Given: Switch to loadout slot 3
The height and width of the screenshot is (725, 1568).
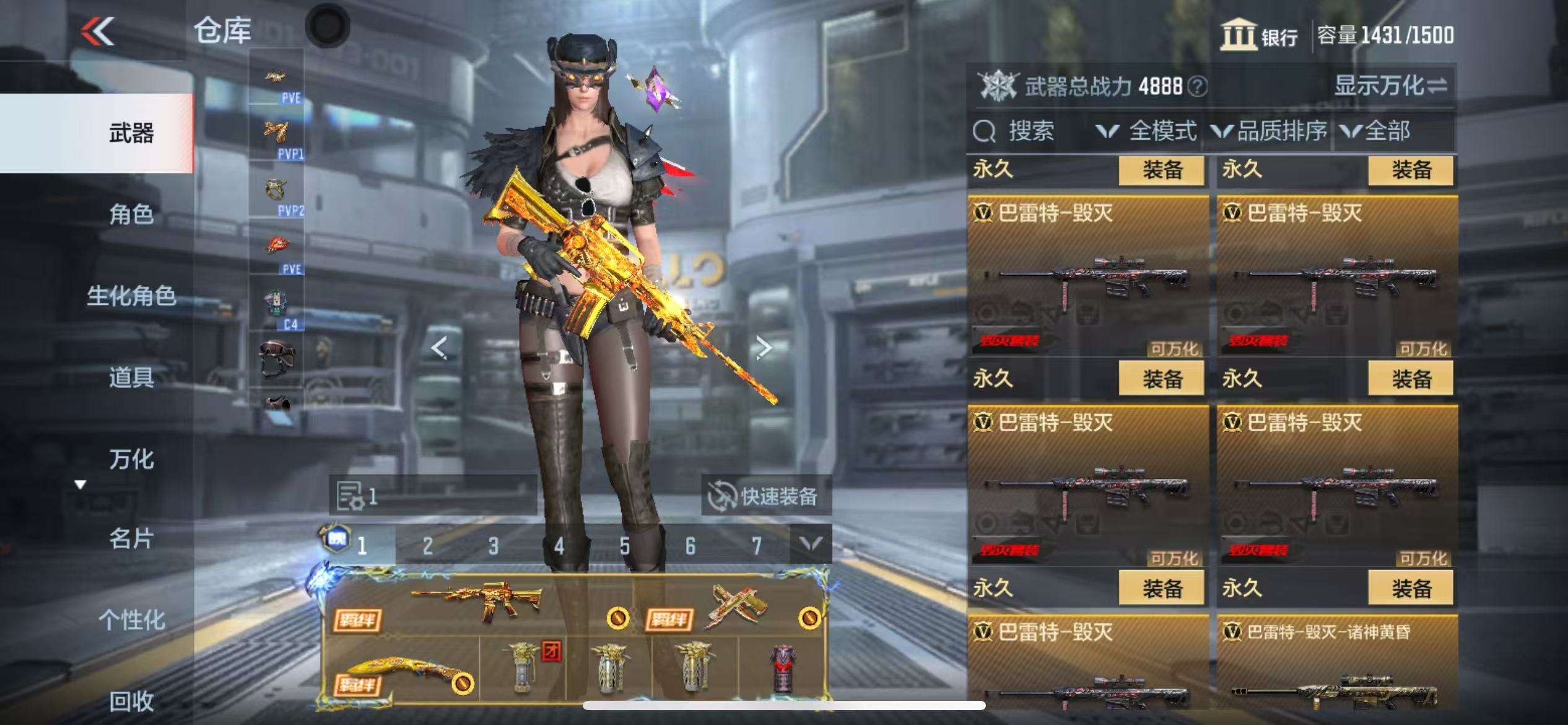Looking at the screenshot, I should [493, 546].
